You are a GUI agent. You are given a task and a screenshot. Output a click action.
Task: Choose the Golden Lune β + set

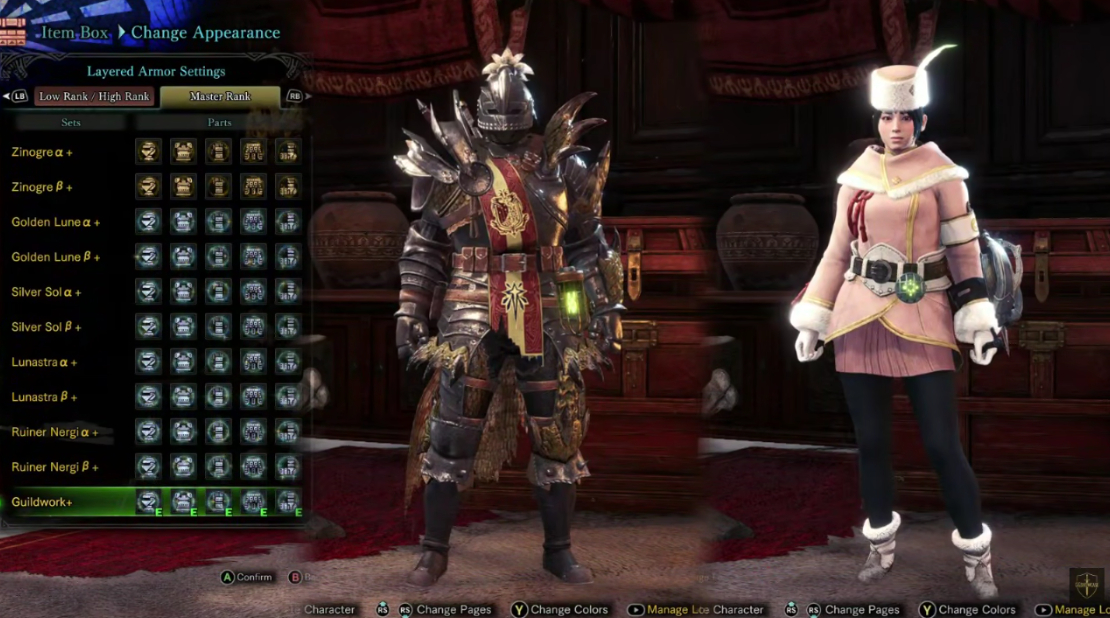(x=55, y=257)
